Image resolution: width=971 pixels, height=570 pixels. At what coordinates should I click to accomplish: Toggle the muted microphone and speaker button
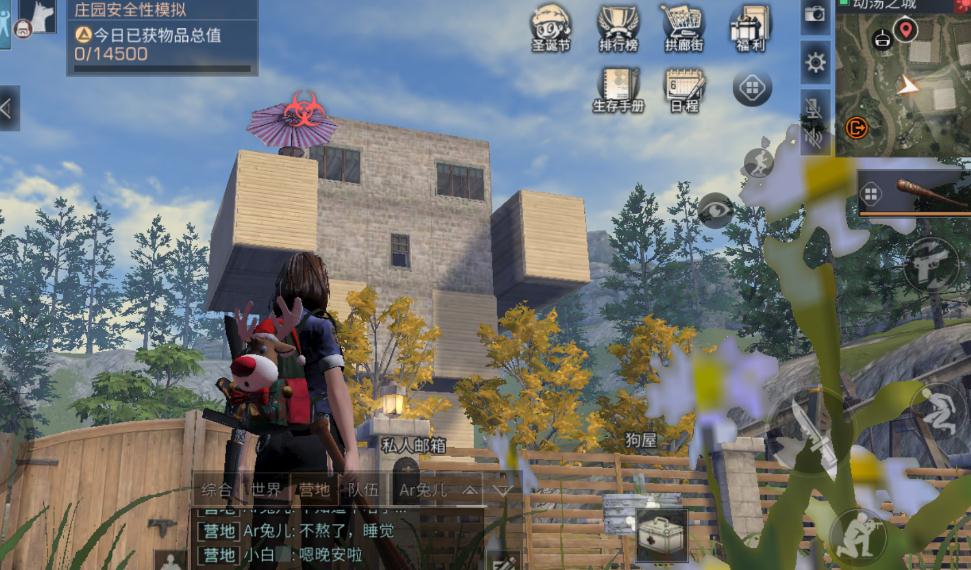815,120
